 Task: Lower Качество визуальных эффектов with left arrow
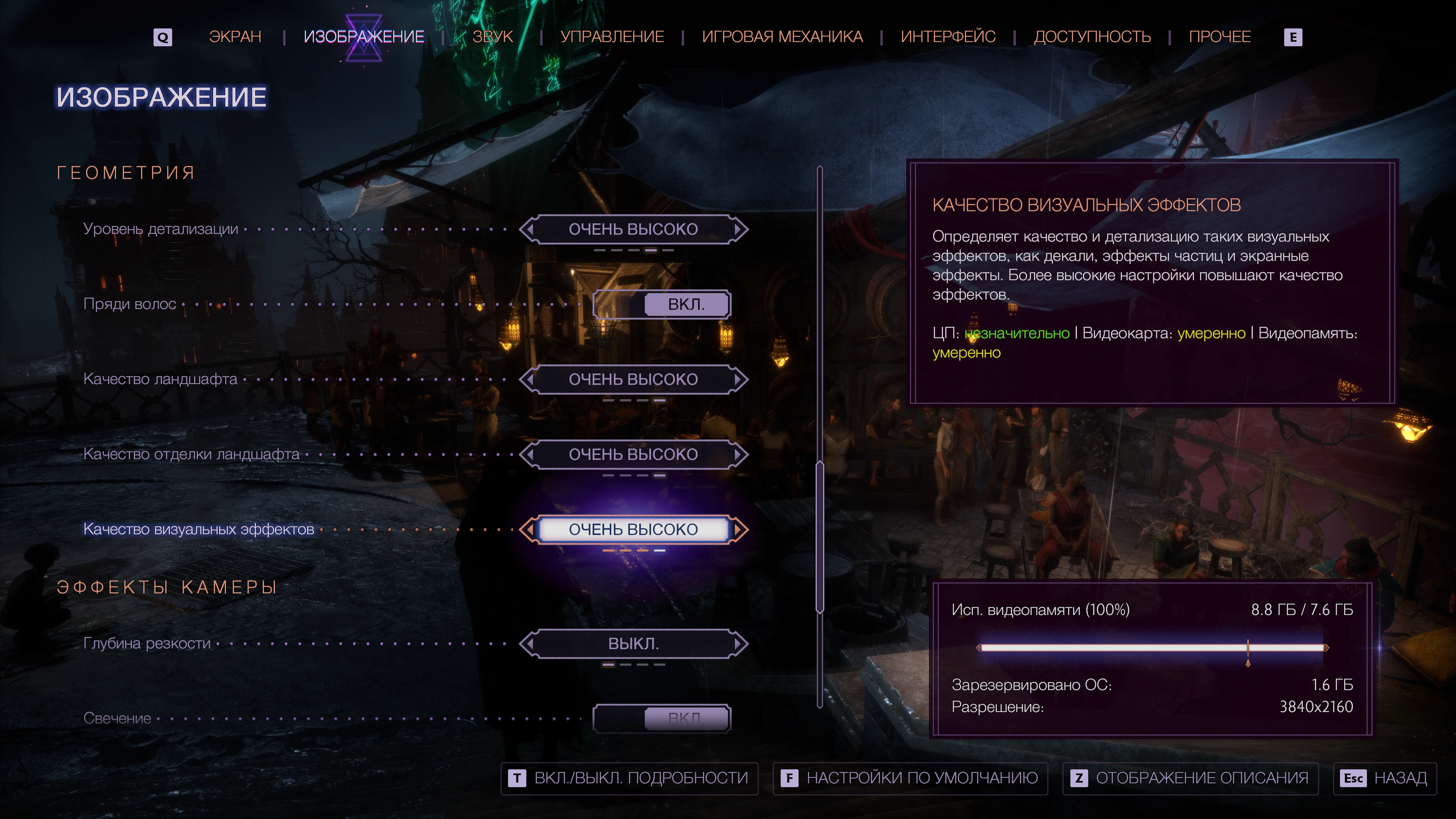[x=529, y=529]
